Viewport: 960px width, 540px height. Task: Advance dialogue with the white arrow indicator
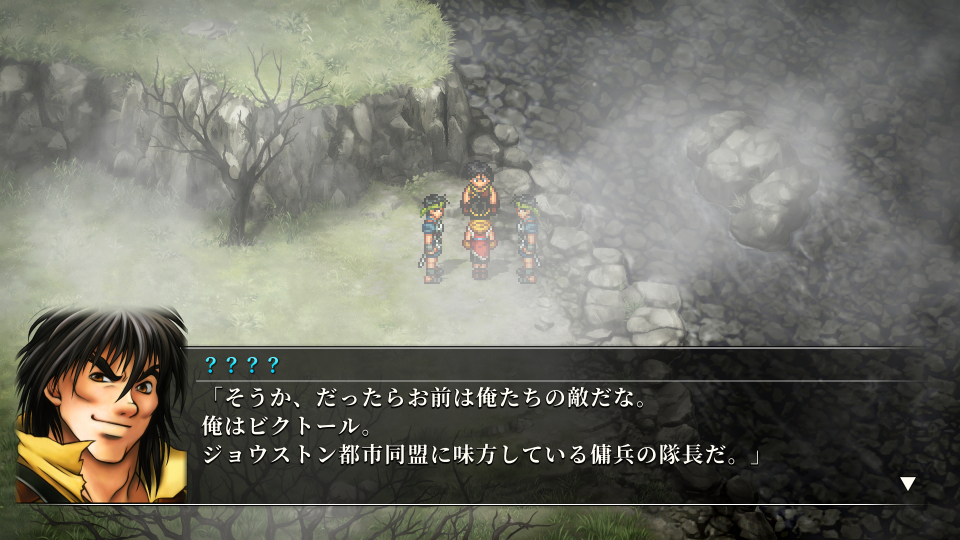(x=907, y=484)
